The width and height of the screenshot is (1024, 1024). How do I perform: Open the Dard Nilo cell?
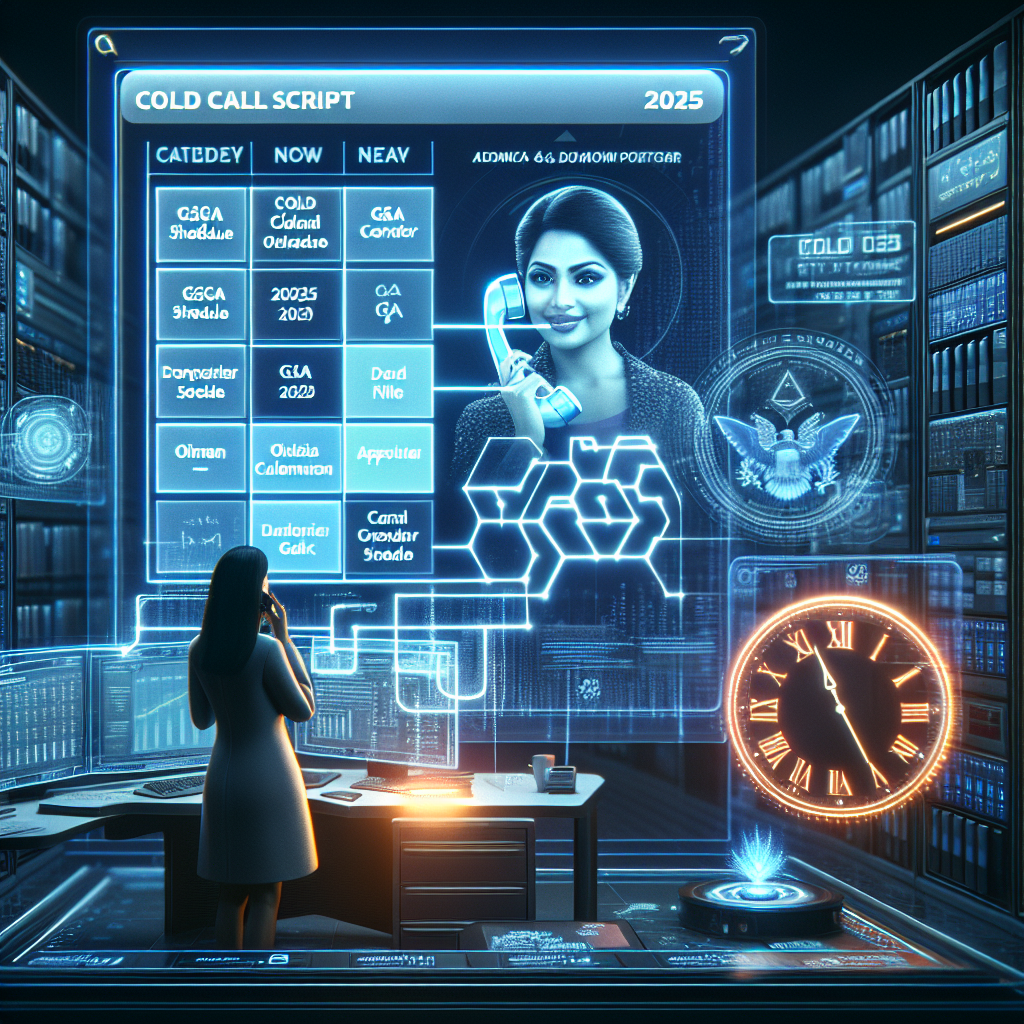(x=388, y=382)
